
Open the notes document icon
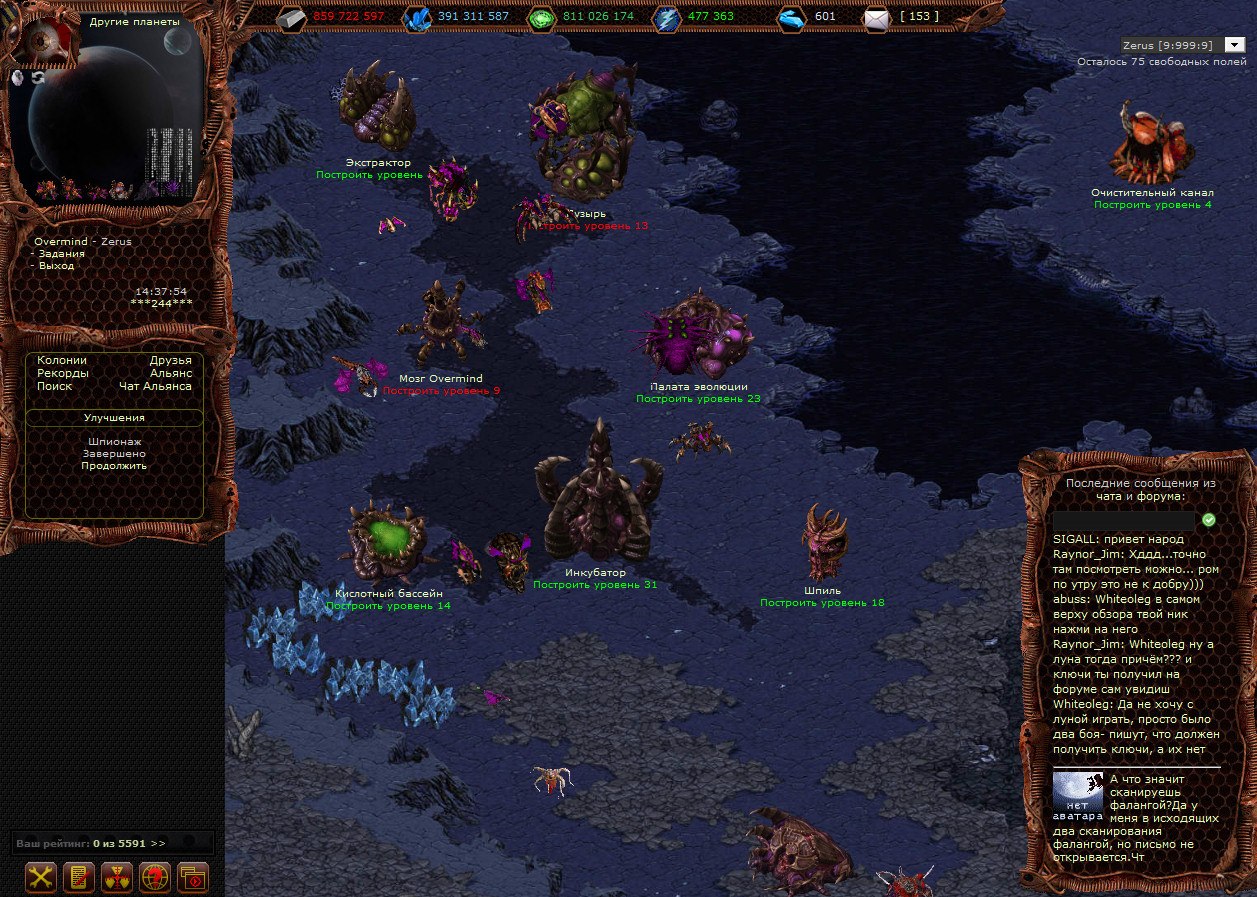[78, 877]
